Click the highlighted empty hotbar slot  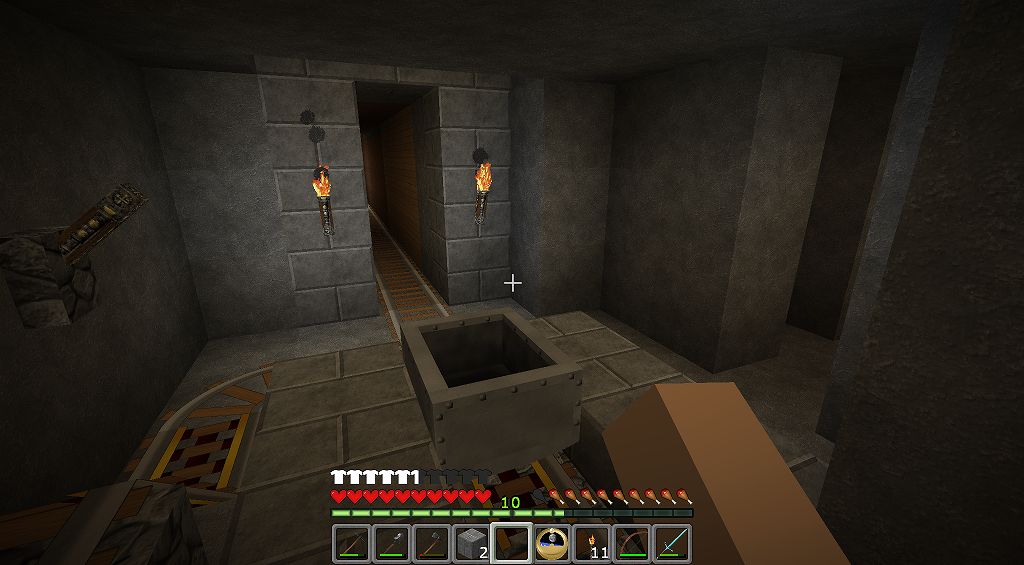pos(511,543)
